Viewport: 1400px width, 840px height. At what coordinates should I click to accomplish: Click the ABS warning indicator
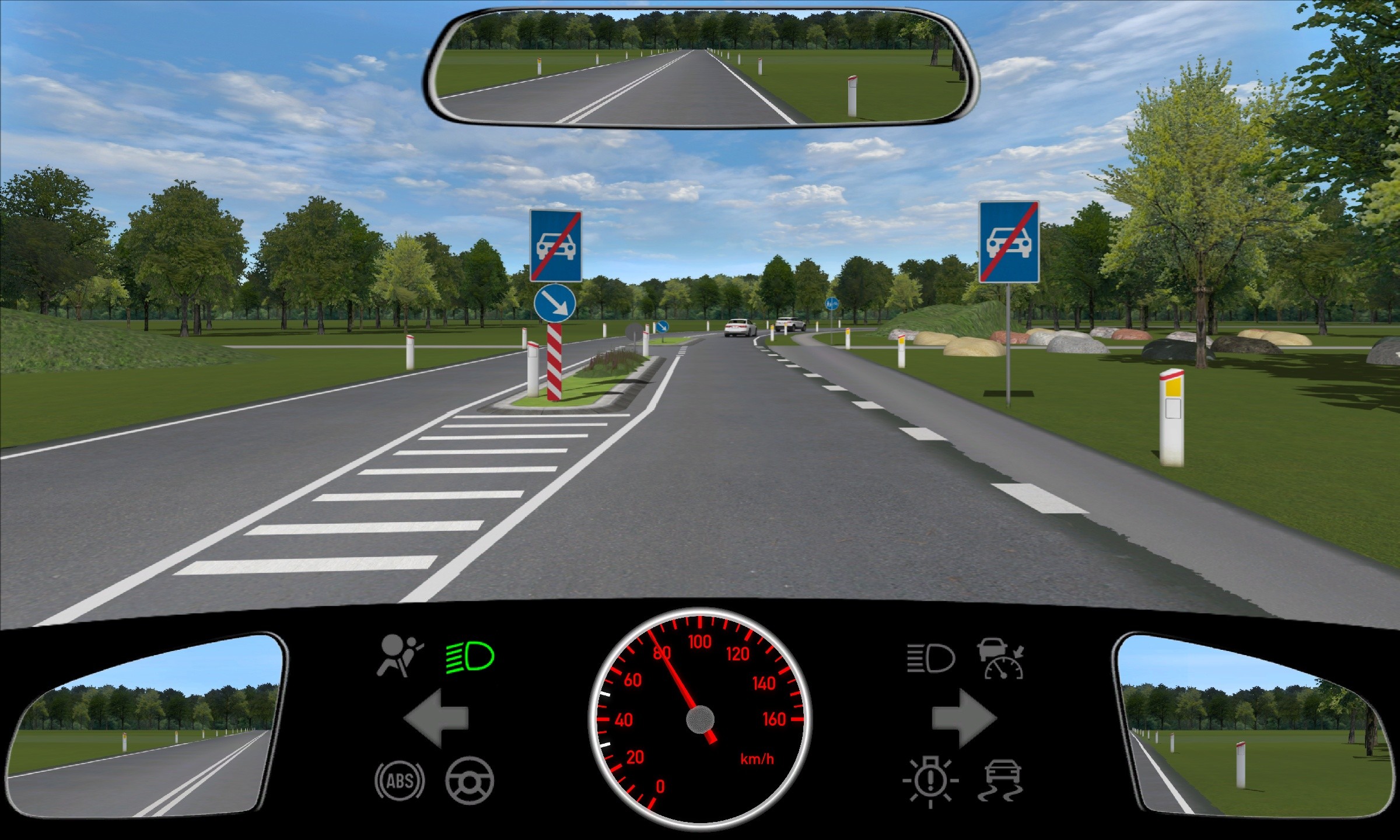click(x=400, y=780)
